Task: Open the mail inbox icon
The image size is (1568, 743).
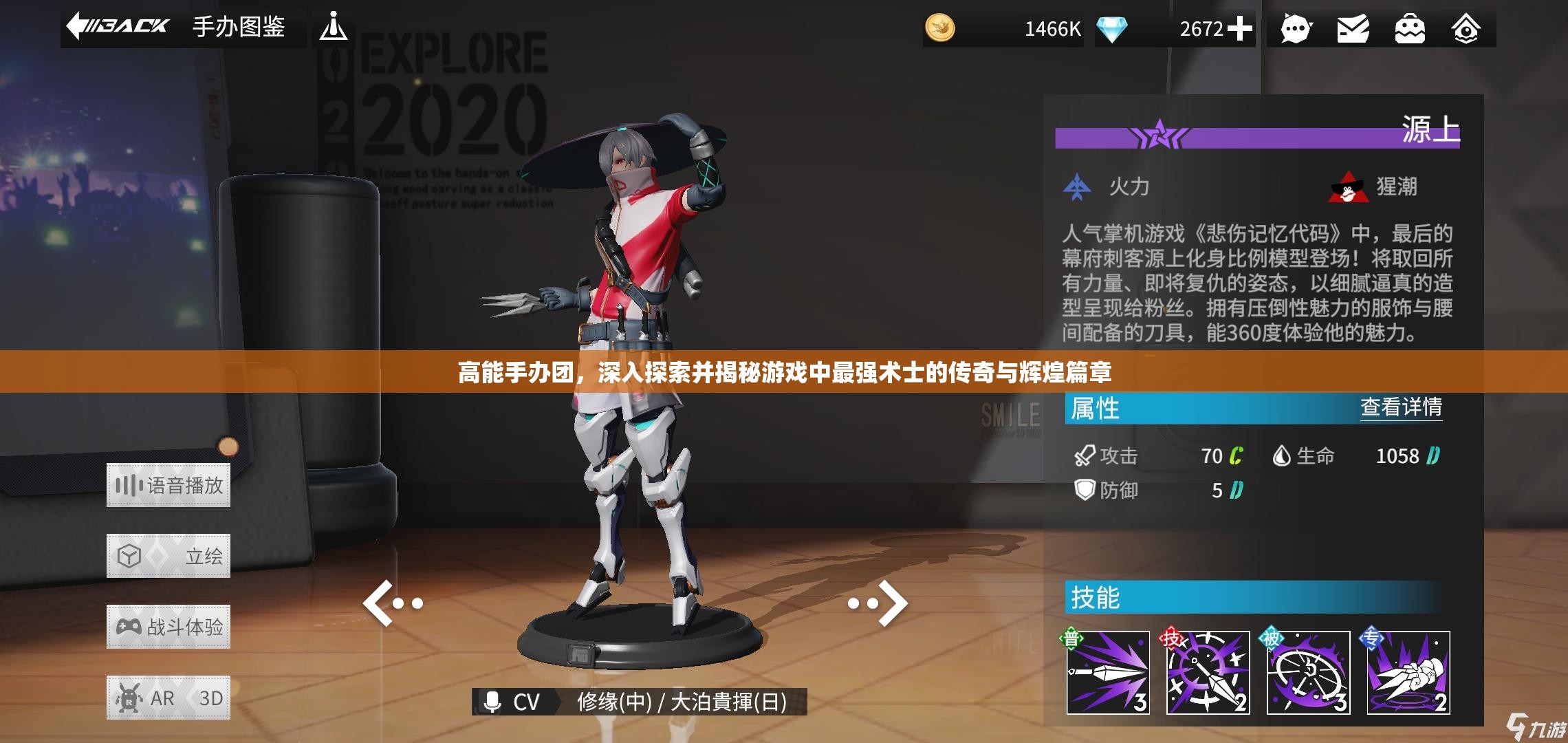Action: coord(1352,29)
